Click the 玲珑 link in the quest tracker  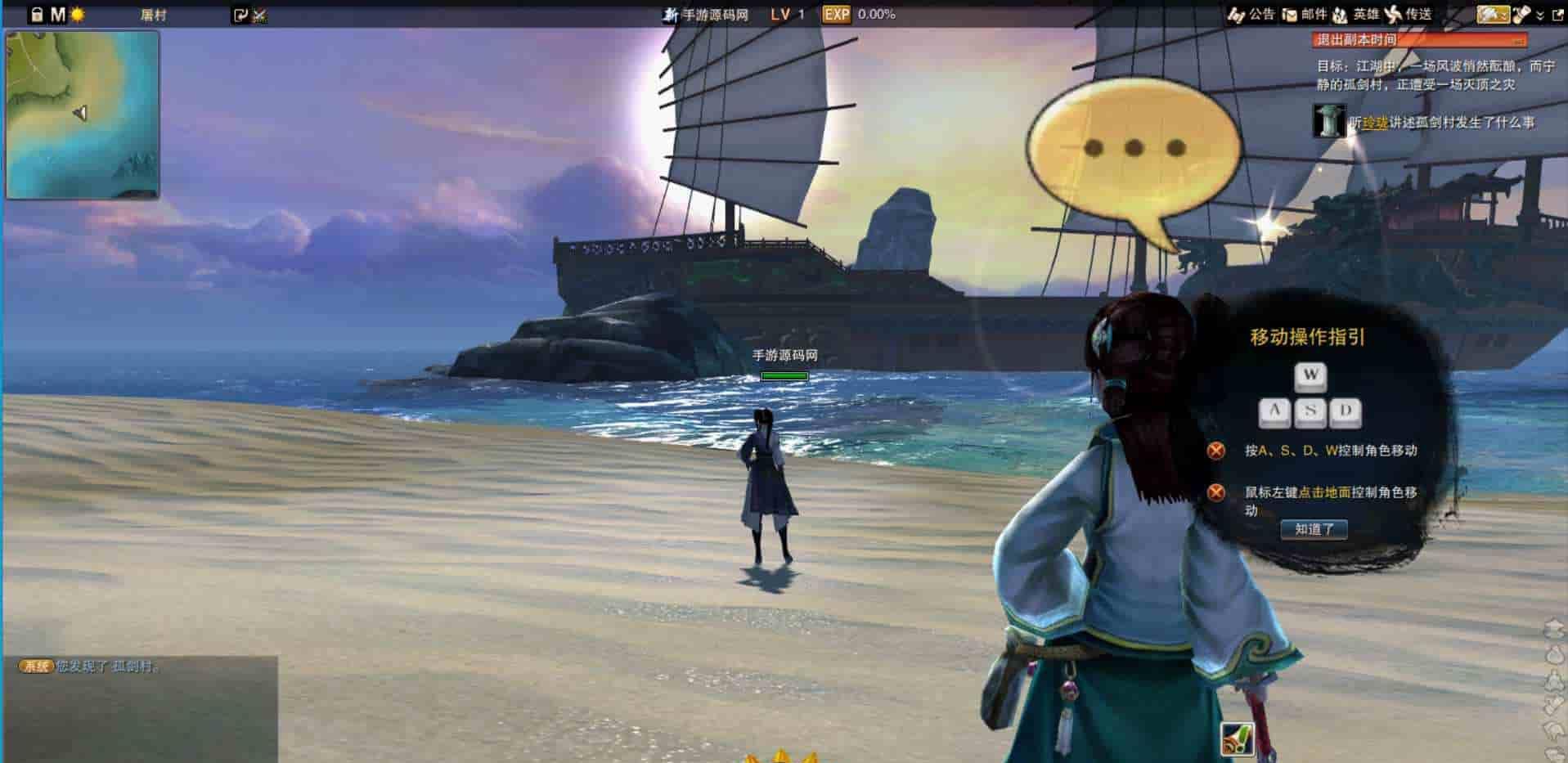tap(1375, 123)
